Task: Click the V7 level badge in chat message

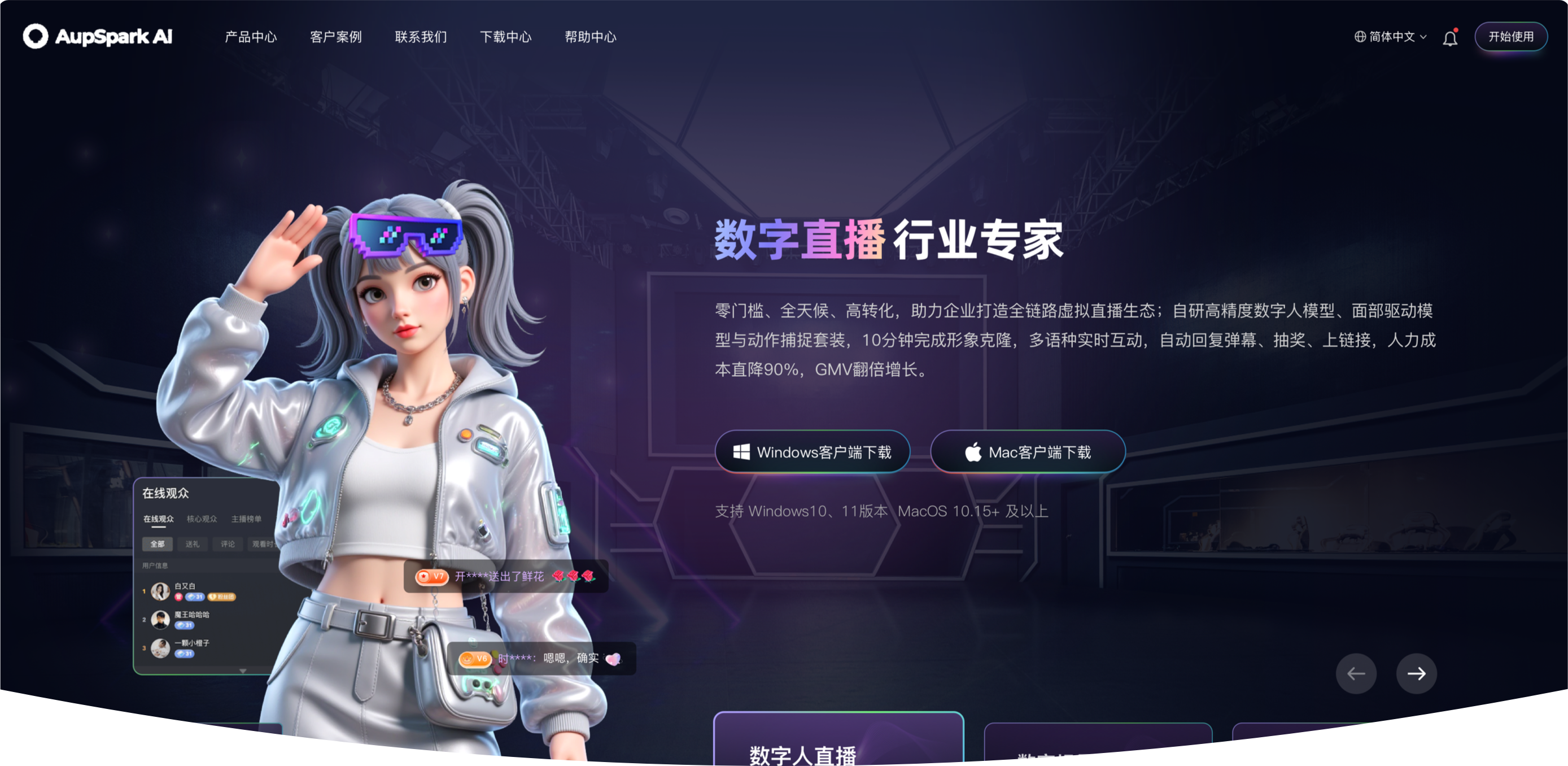Action: click(x=432, y=577)
